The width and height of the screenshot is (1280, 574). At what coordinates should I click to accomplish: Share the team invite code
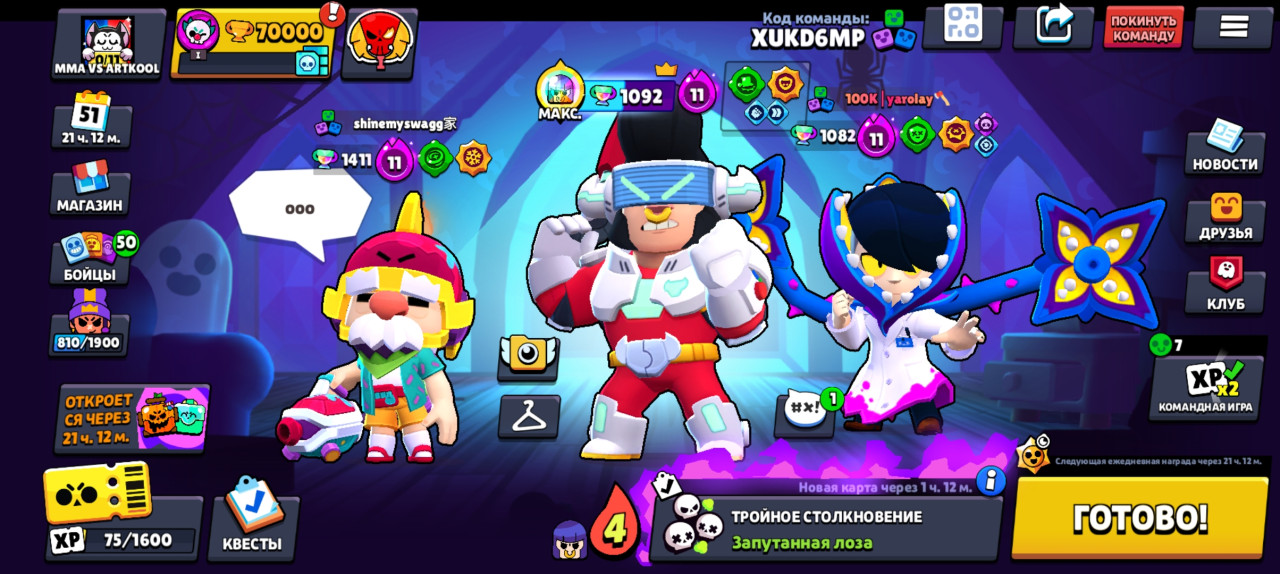(x=1053, y=26)
